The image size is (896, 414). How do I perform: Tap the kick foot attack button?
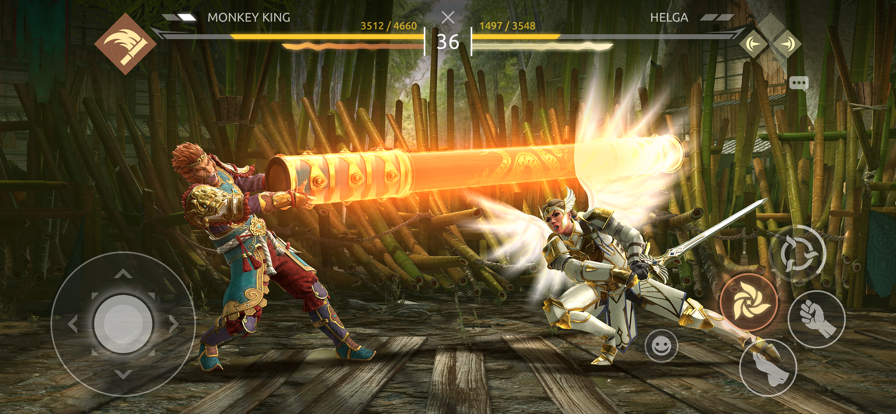click(768, 367)
